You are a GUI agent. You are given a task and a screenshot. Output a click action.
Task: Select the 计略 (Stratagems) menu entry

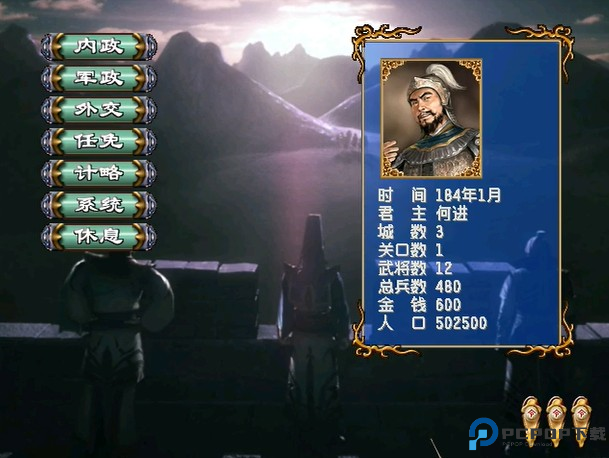pyautogui.click(x=99, y=173)
